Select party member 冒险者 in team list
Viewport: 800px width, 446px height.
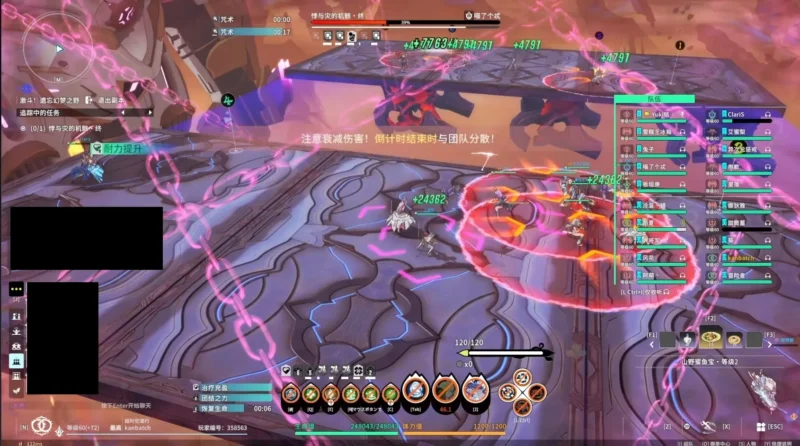[738, 274]
